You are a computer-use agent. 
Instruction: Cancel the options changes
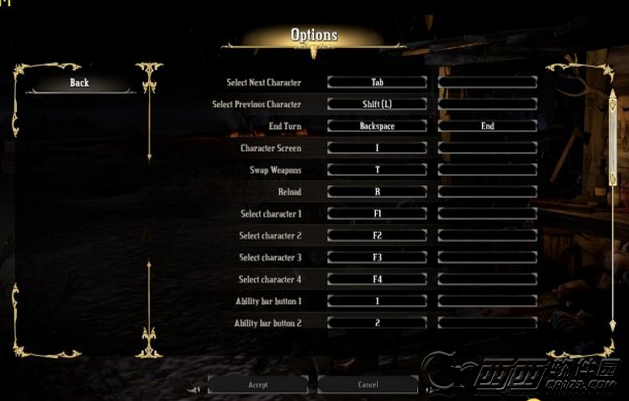[368, 384]
